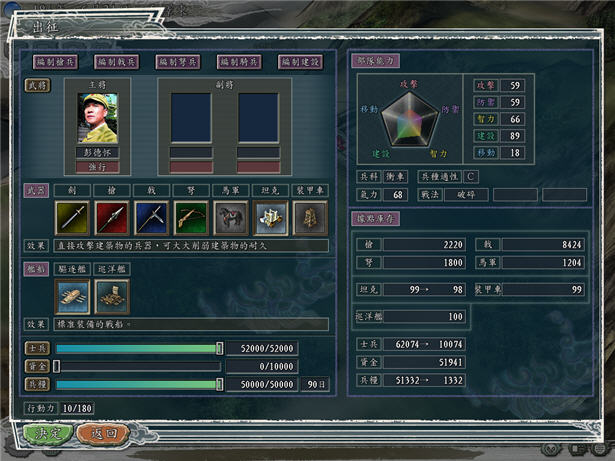The image size is (615, 461).
Task: Choose the 巡洋艦 cruiser ship icon
Action: pos(111,295)
